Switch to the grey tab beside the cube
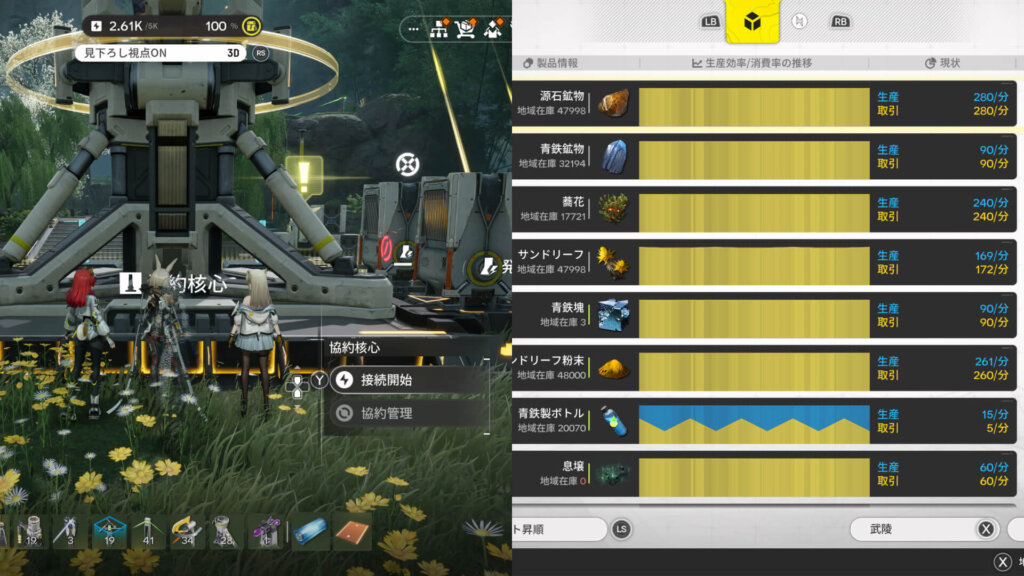Viewport: 1024px width, 576px height. (798, 22)
